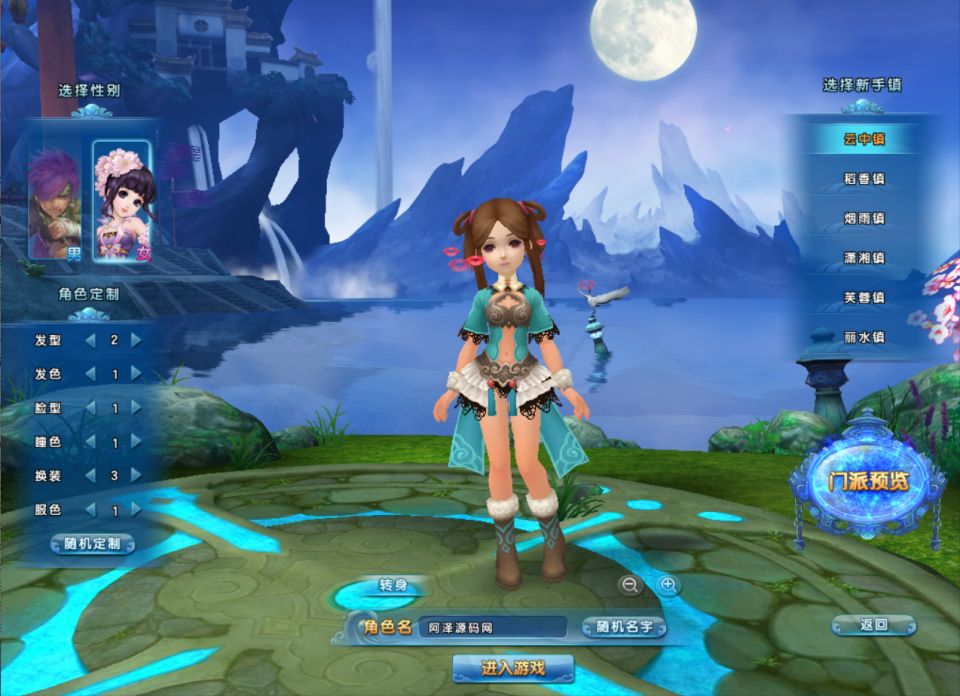The width and height of the screenshot is (960, 696).
Task: Zoom in with the plus magnifier
Action: [668, 585]
